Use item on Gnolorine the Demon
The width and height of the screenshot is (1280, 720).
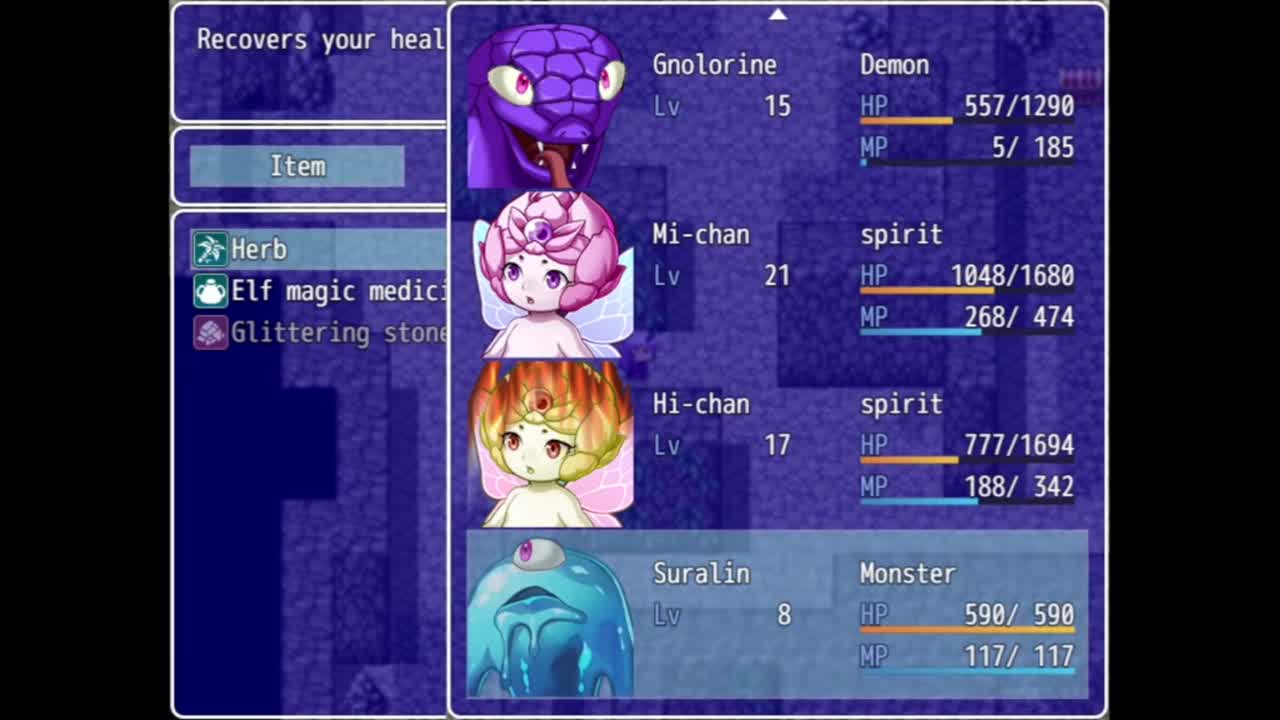click(776, 106)
